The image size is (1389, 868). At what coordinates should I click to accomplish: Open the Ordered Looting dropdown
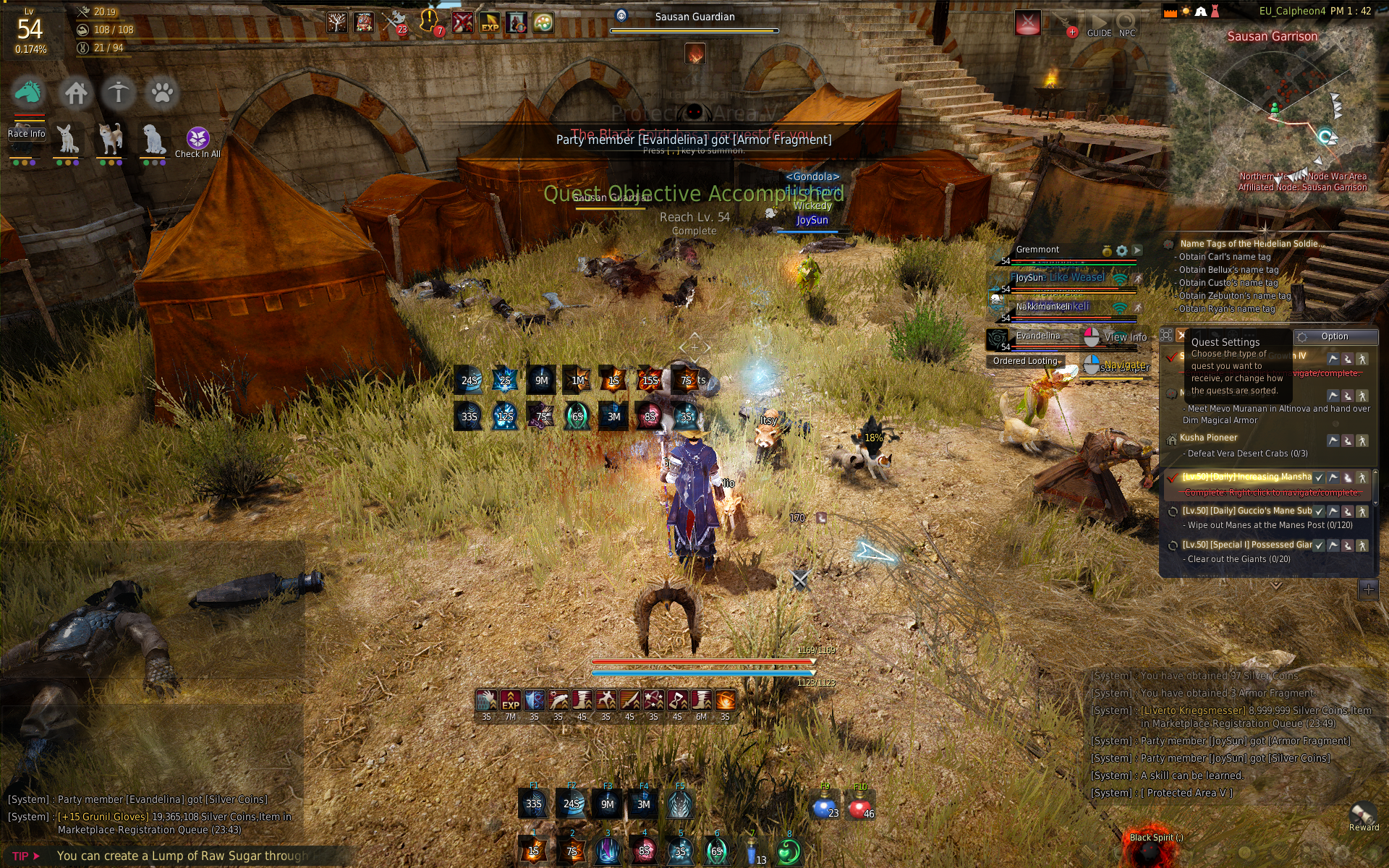[1027, 361]
